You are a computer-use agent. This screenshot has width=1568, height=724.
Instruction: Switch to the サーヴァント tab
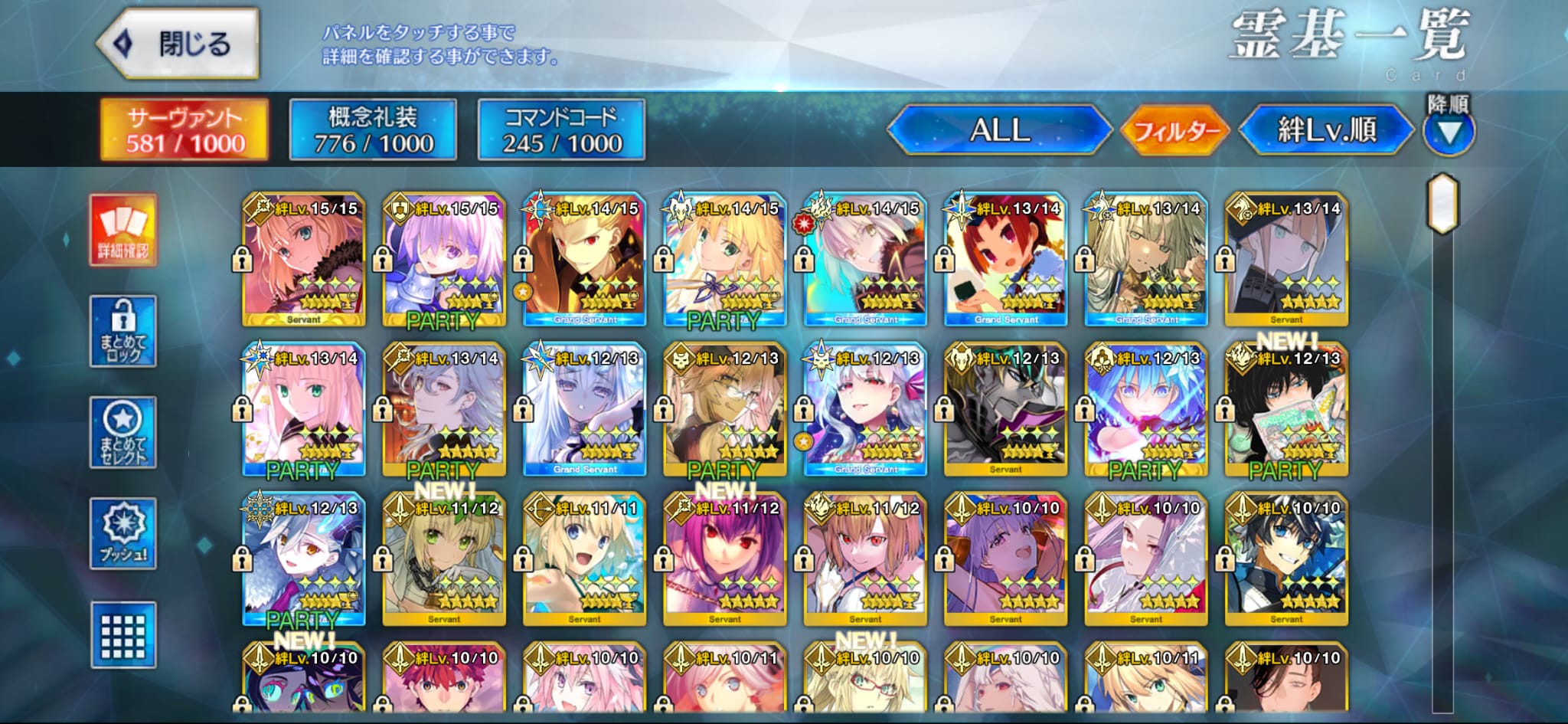185,130
